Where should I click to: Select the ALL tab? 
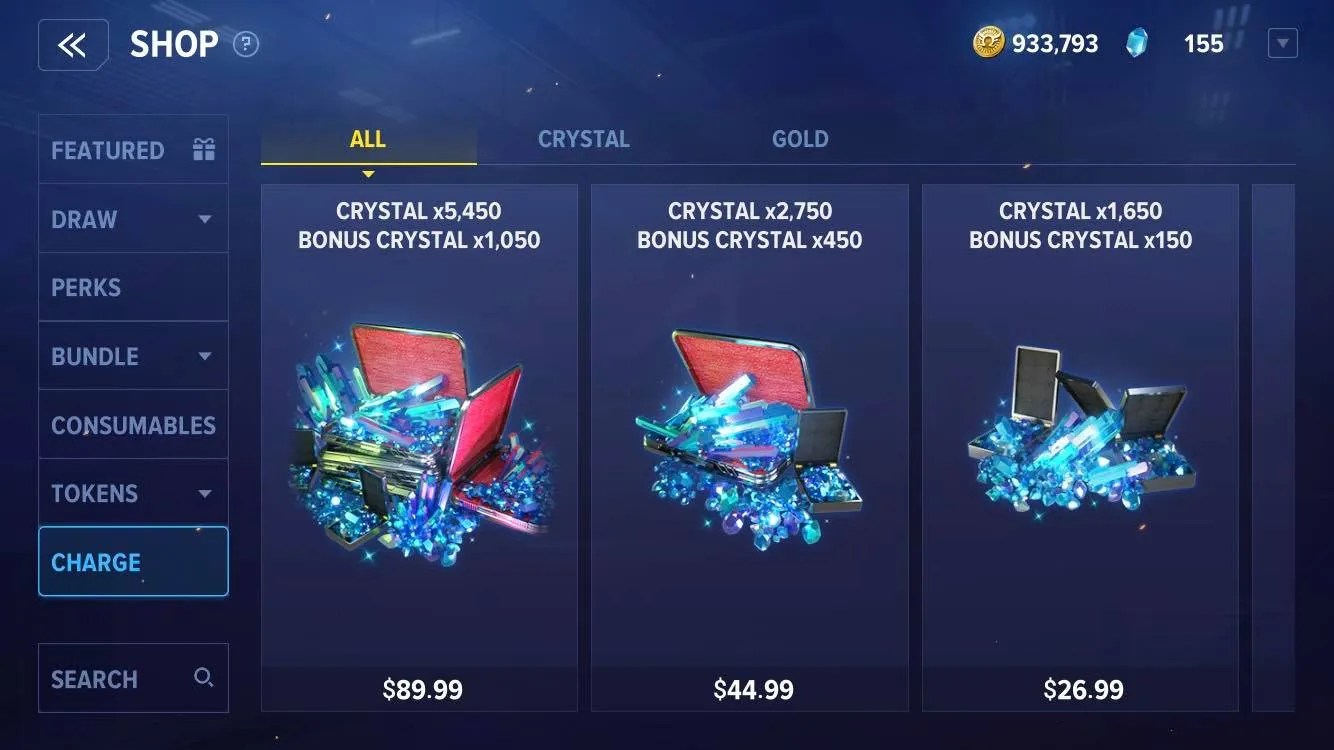367,138
